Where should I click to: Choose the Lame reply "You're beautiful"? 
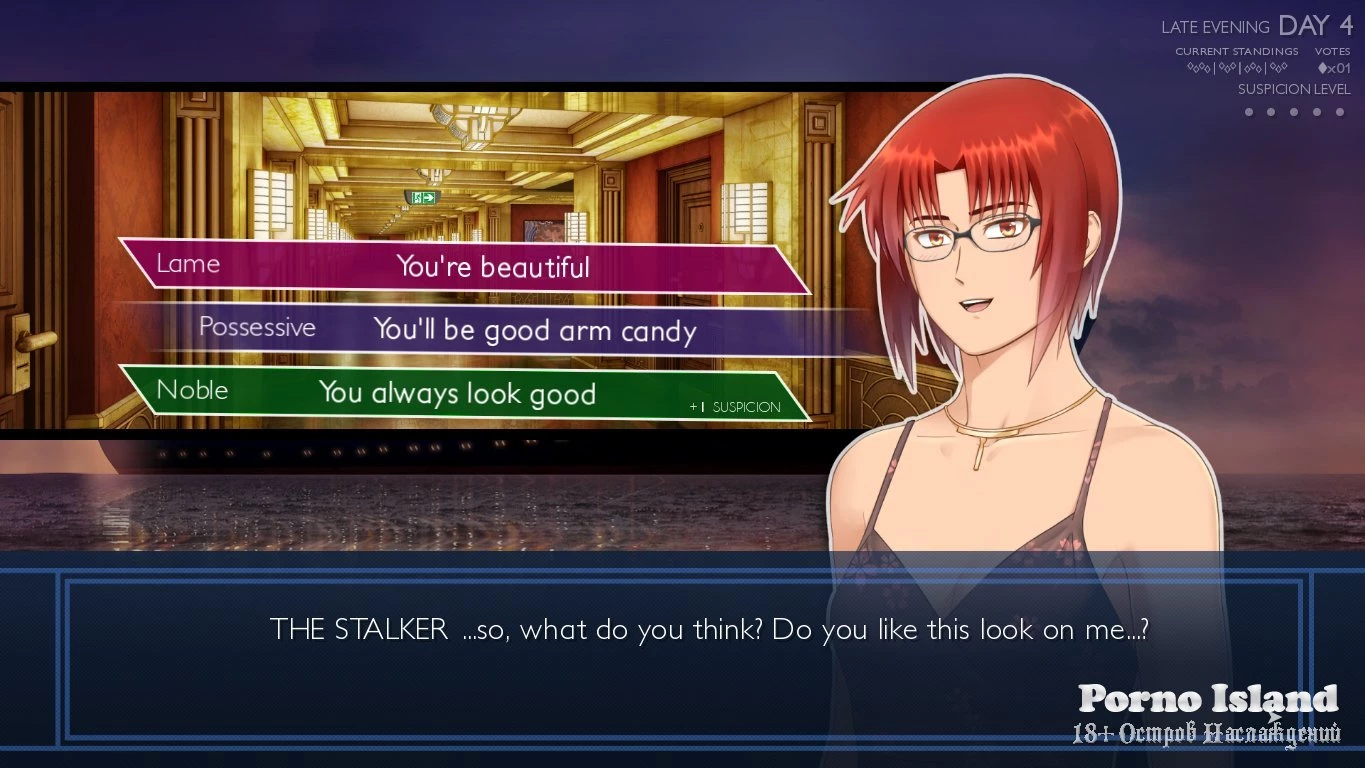point(492,267)
